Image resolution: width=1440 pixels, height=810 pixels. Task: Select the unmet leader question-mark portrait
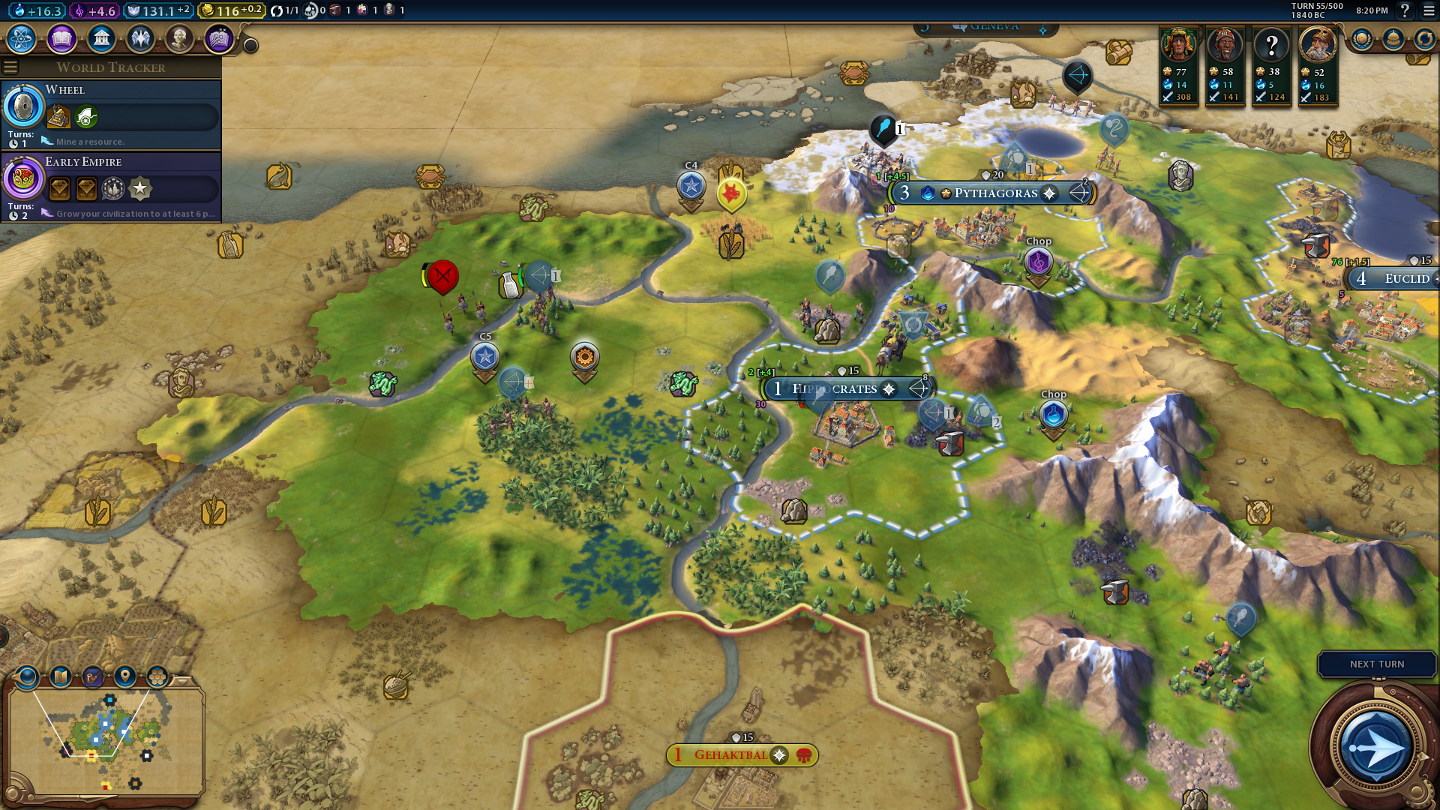[1271, 45]
